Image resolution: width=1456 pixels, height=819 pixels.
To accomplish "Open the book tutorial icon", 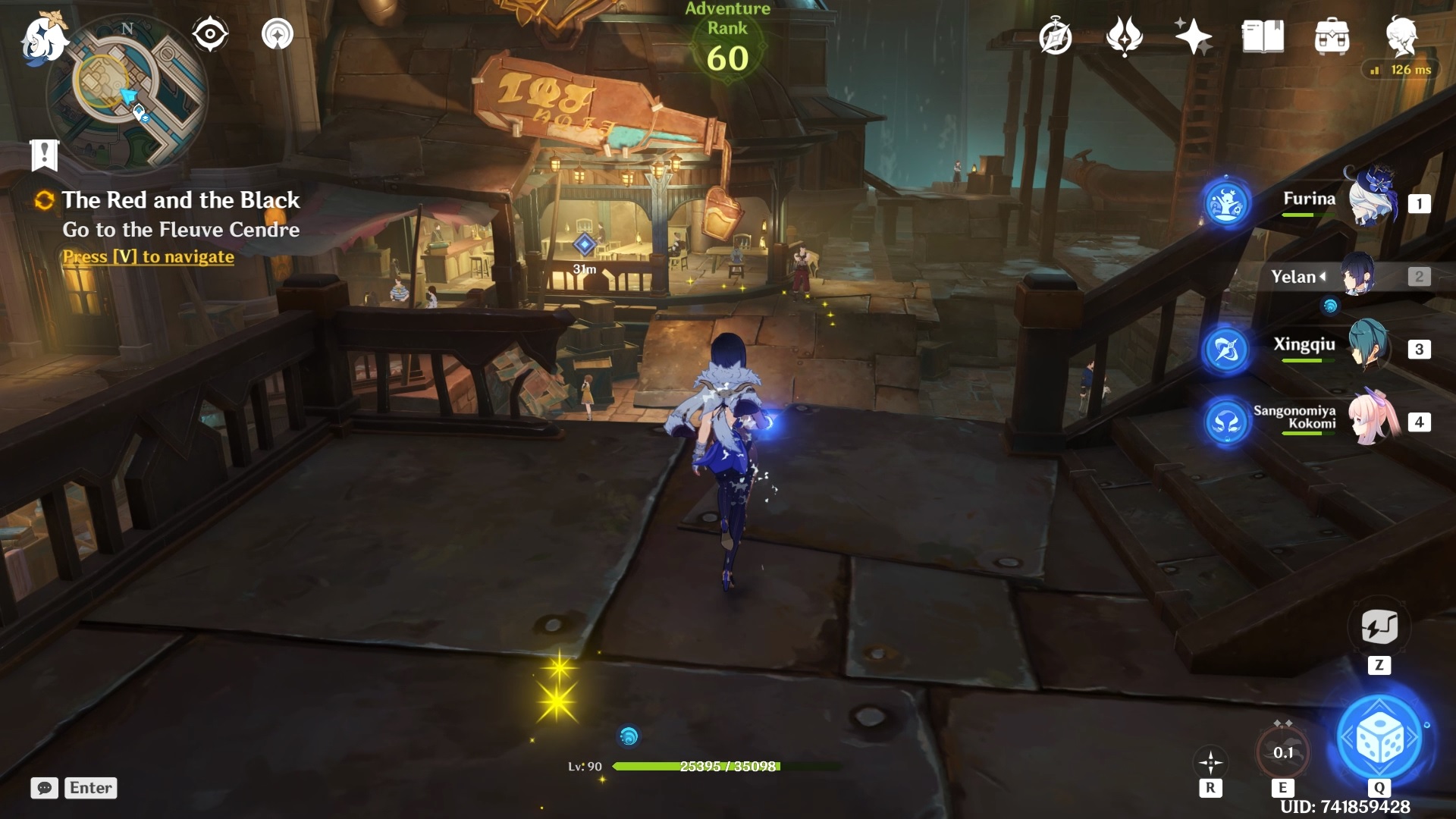I will [1263, 36].
